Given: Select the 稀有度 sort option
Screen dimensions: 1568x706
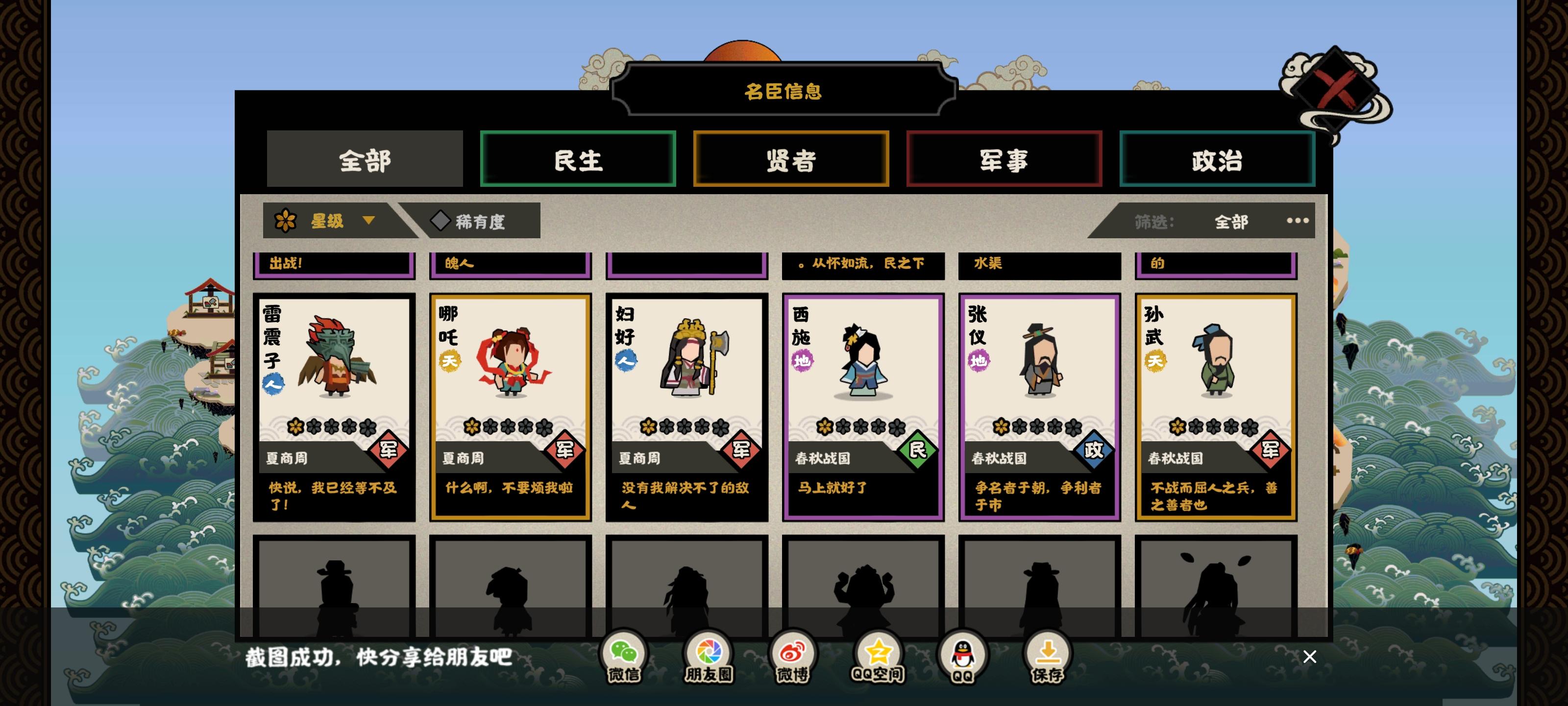Looking at the screenshot, I should coord(478,221).
